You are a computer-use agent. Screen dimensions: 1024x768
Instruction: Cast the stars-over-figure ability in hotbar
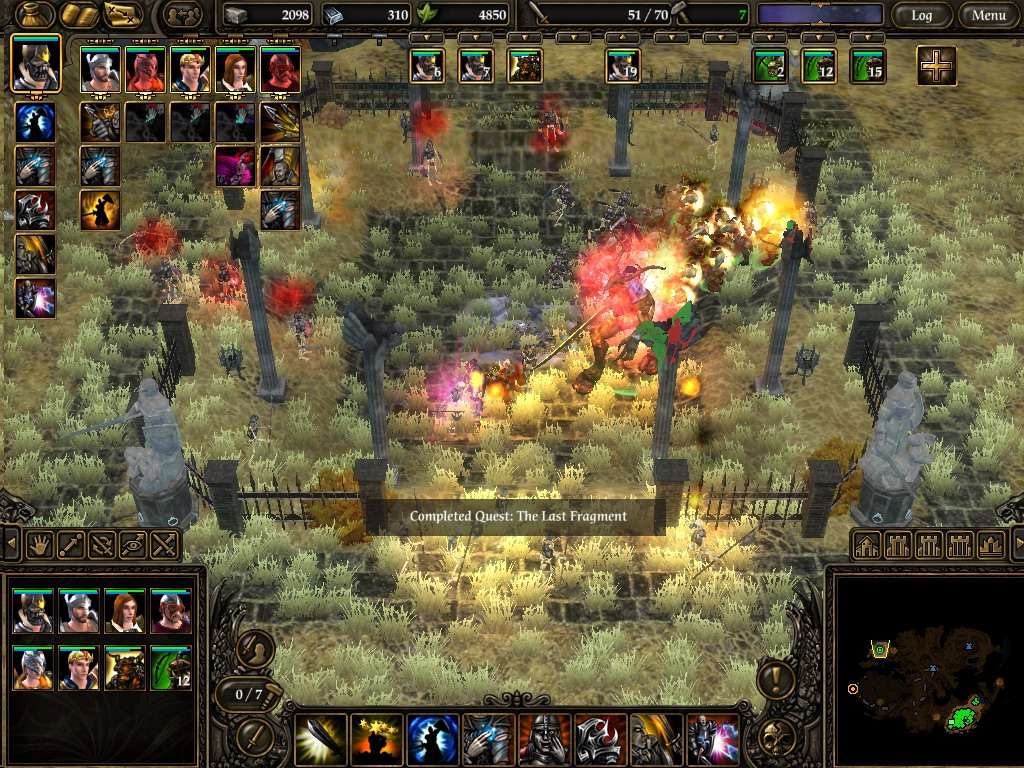pos(377,739)
